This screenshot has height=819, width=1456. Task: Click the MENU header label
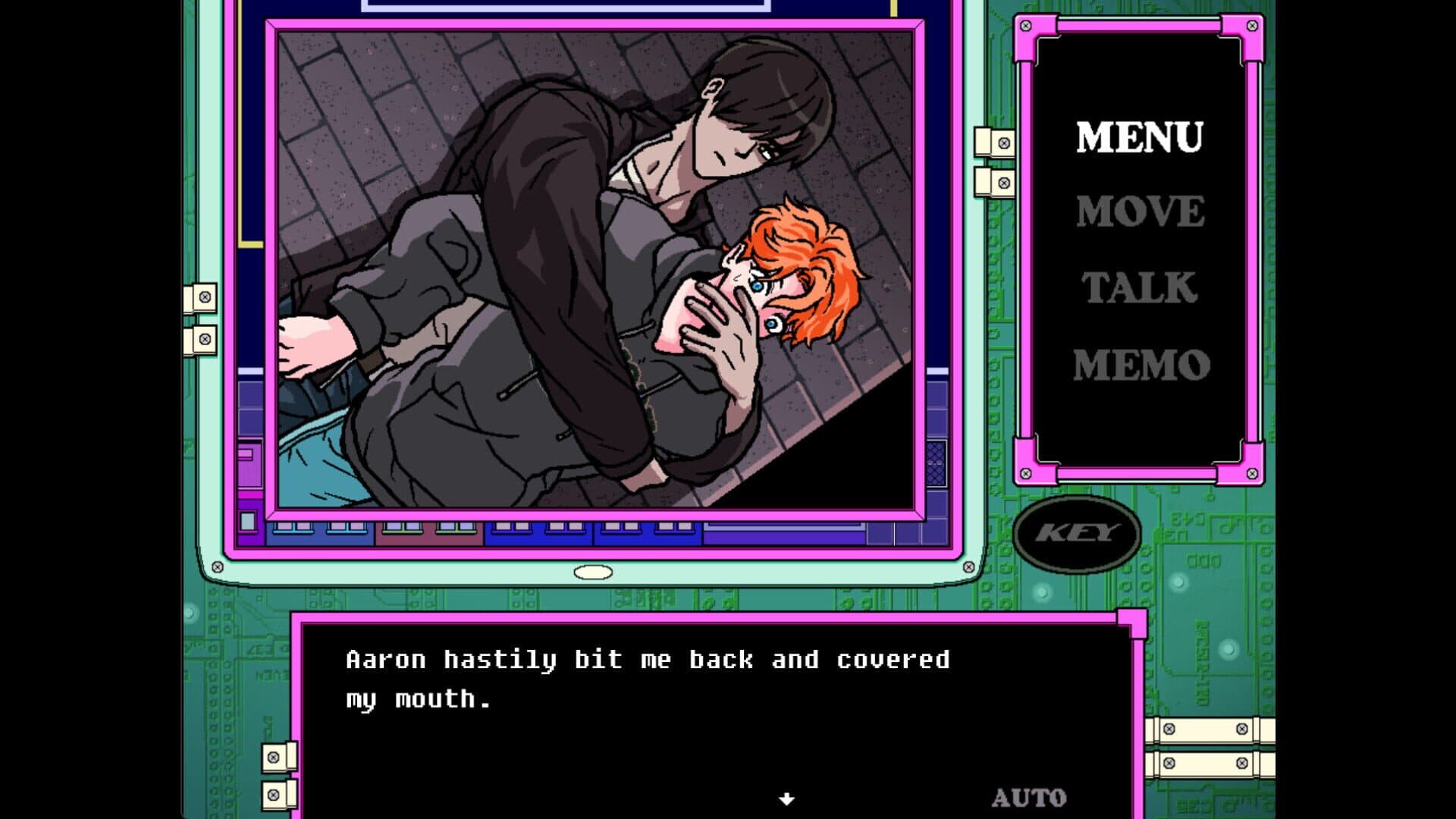pyautogui.click(x=1141, y=137)
